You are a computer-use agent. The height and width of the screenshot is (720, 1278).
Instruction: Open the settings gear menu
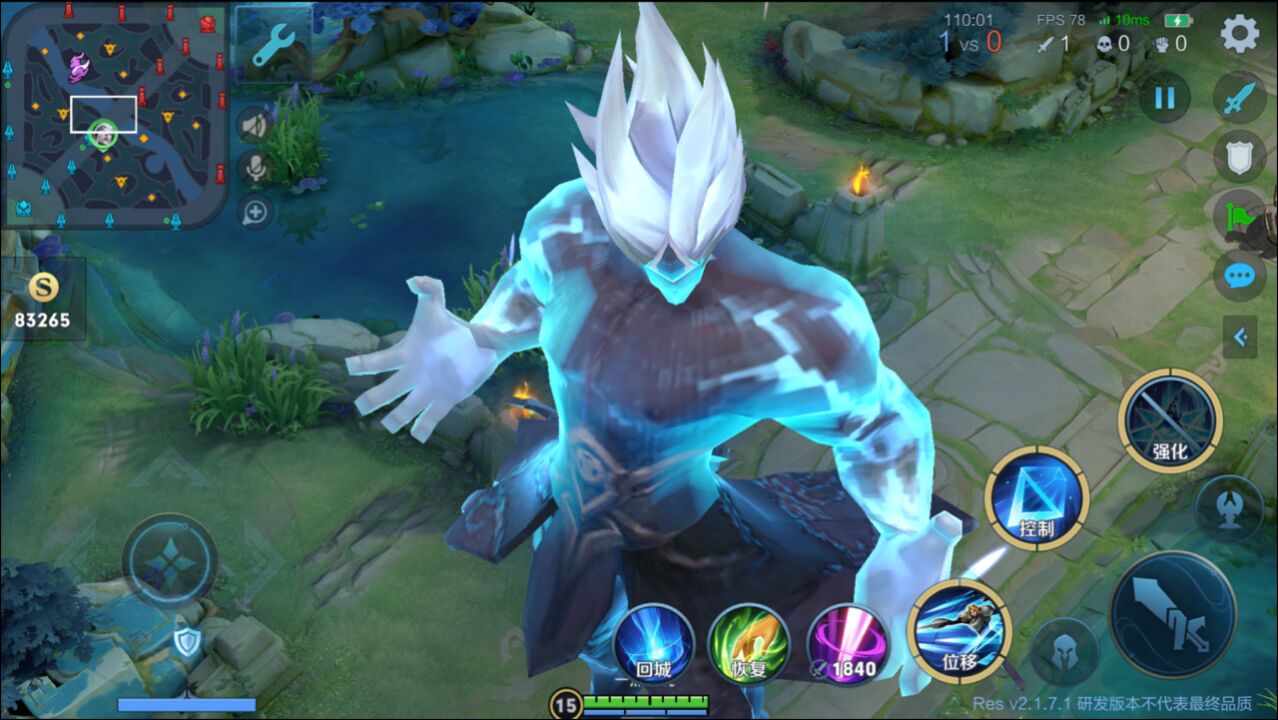[1240, 34]
